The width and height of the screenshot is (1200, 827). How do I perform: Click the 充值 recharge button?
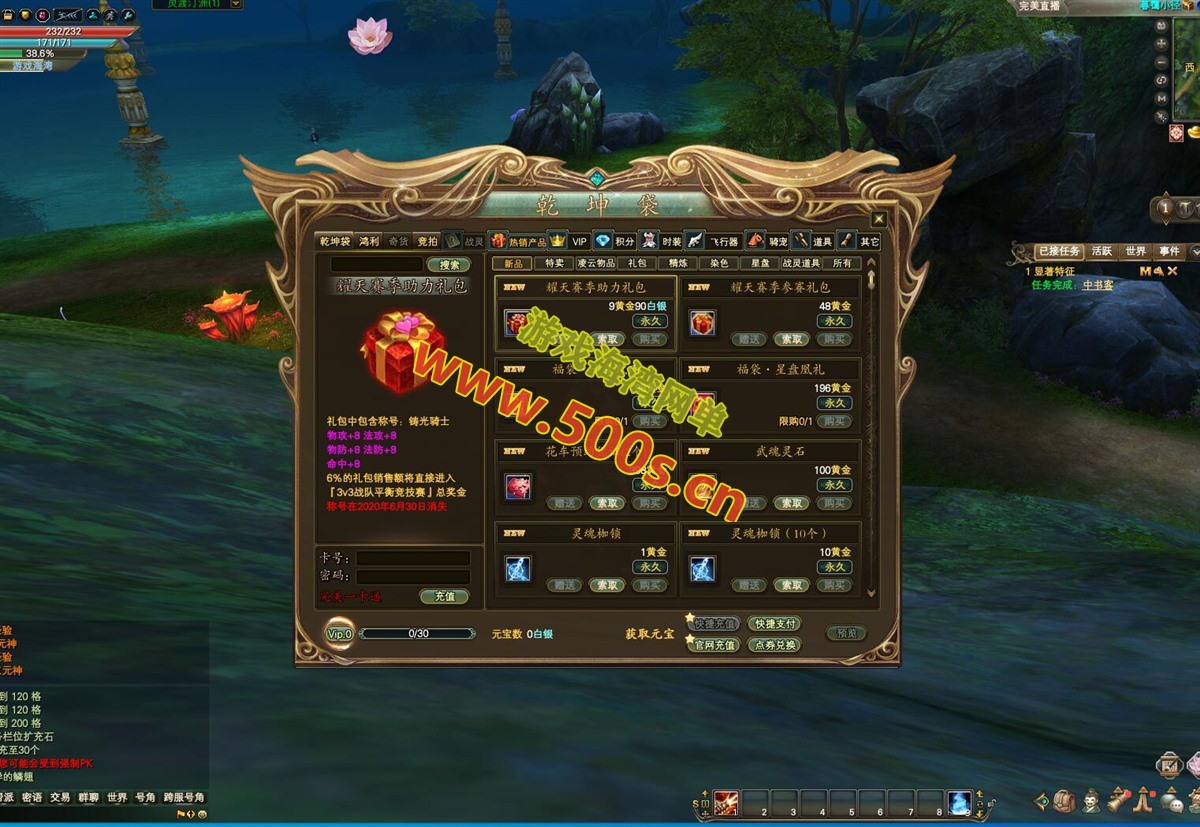pos(444,596)
